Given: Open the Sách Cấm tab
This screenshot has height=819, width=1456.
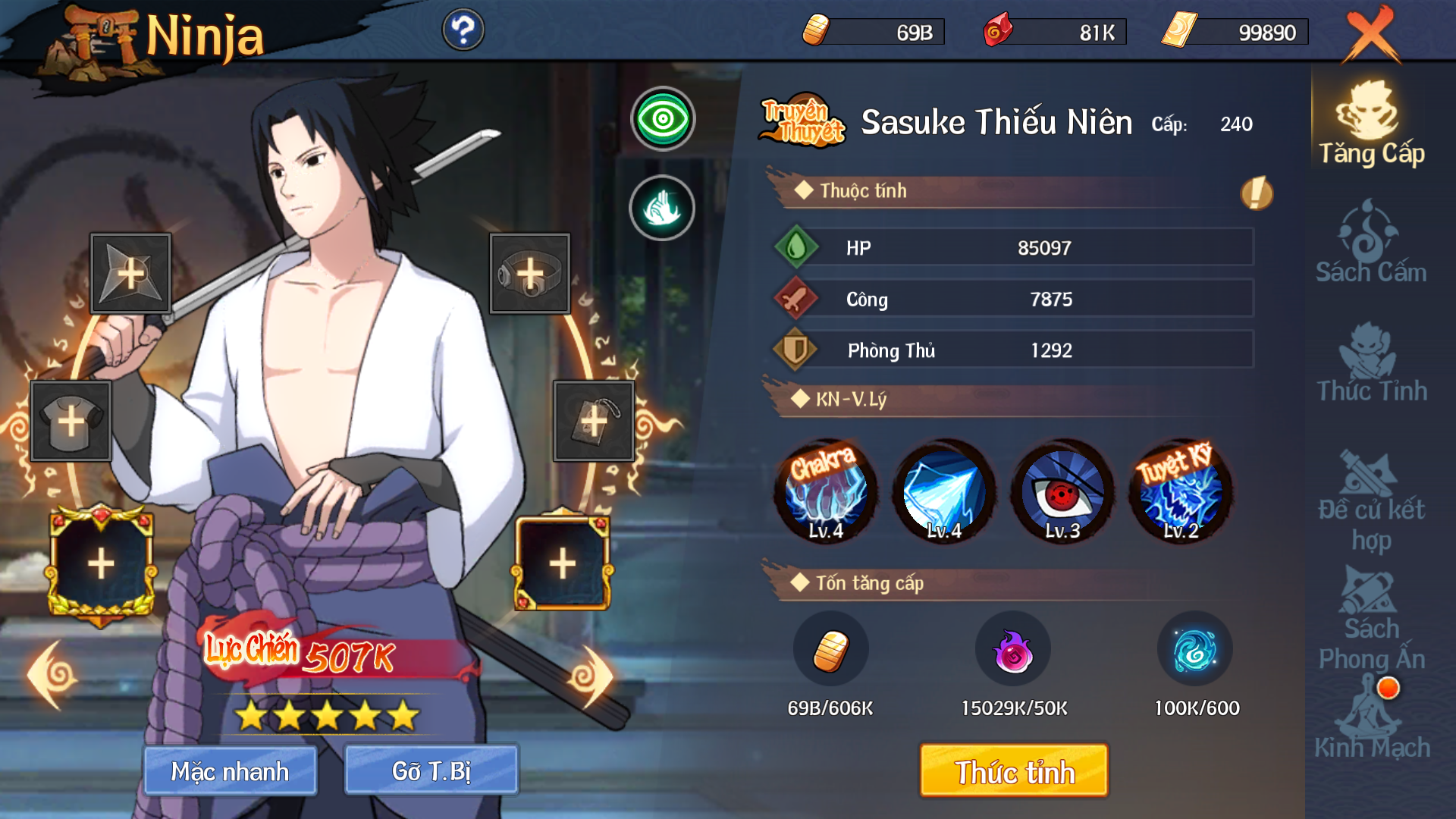Looking at the screenshot, I should (1371, 243).
